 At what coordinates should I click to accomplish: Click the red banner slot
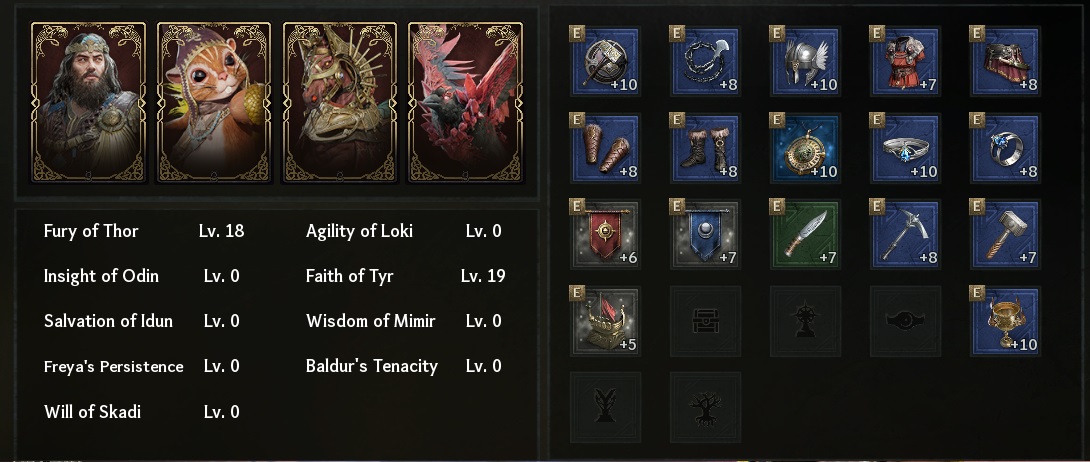click(x=605, y=234)
